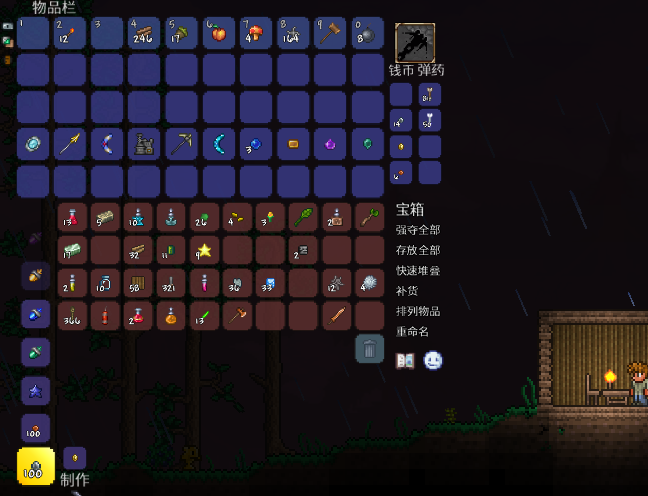Screen dimensions: 648x496
Task: Select the gold pickaxe in inventory
Action: 181,145
